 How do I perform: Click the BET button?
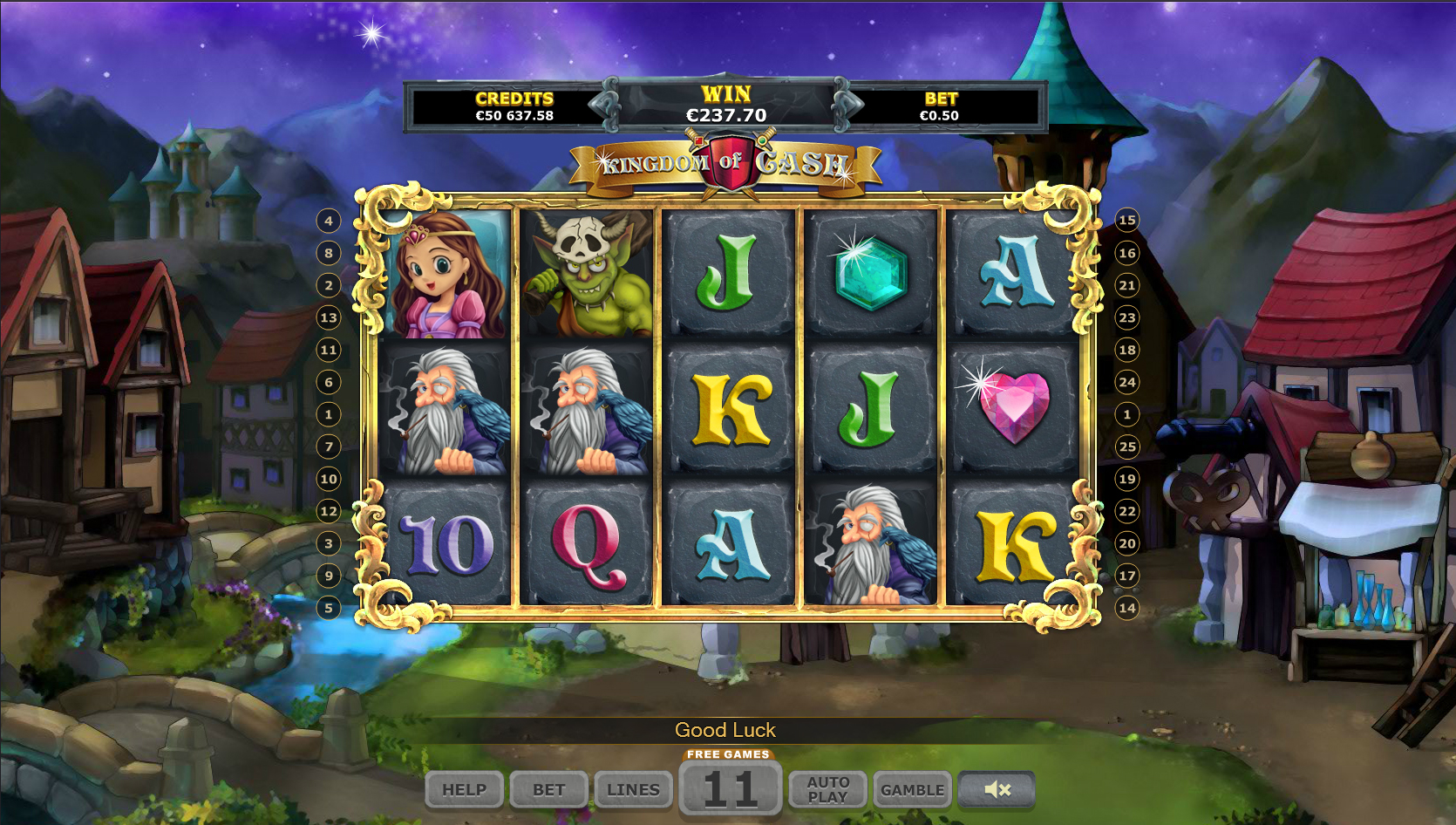pos(549,789)
